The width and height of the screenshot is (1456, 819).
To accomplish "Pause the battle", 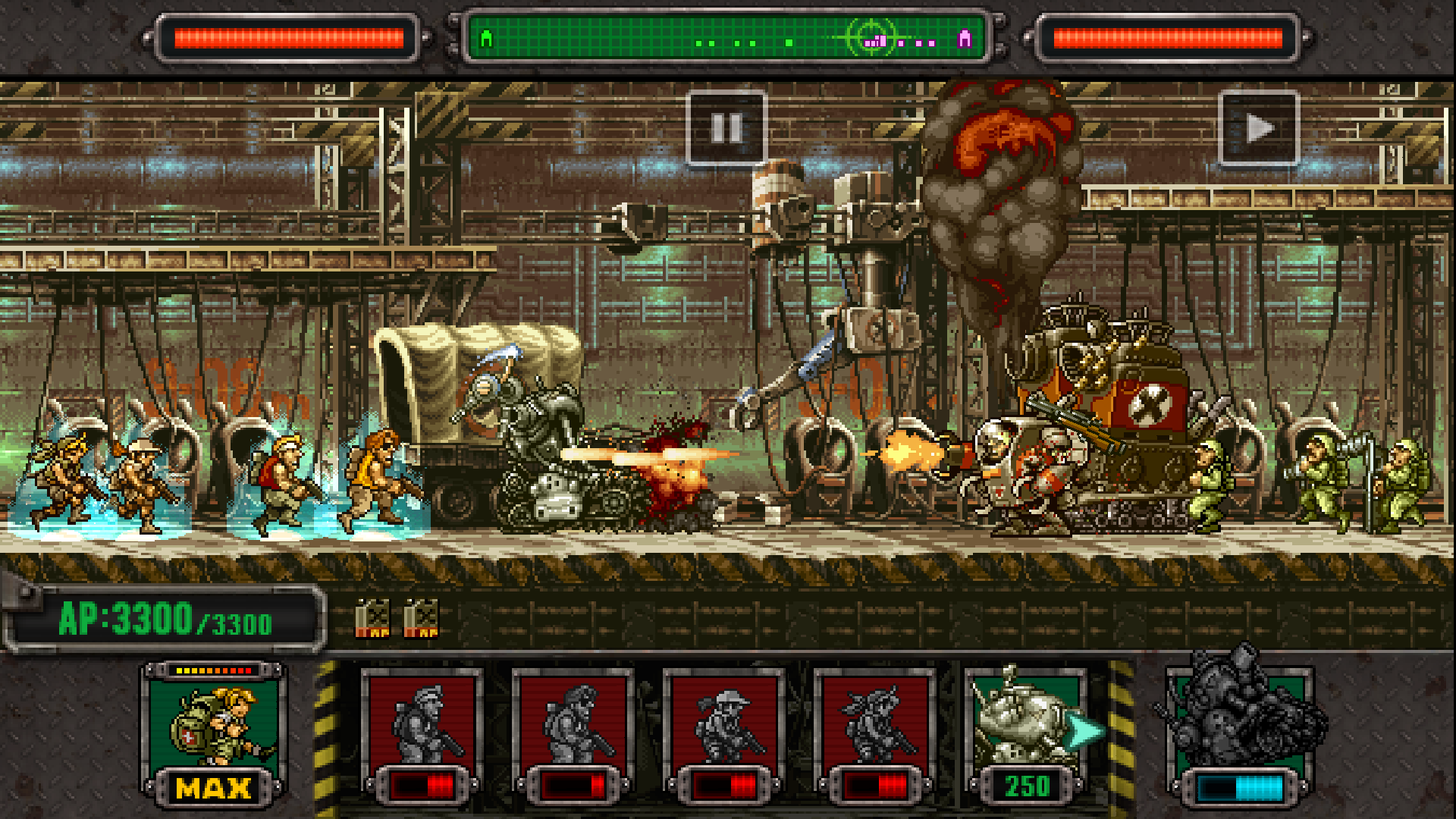I will [726, 129].
